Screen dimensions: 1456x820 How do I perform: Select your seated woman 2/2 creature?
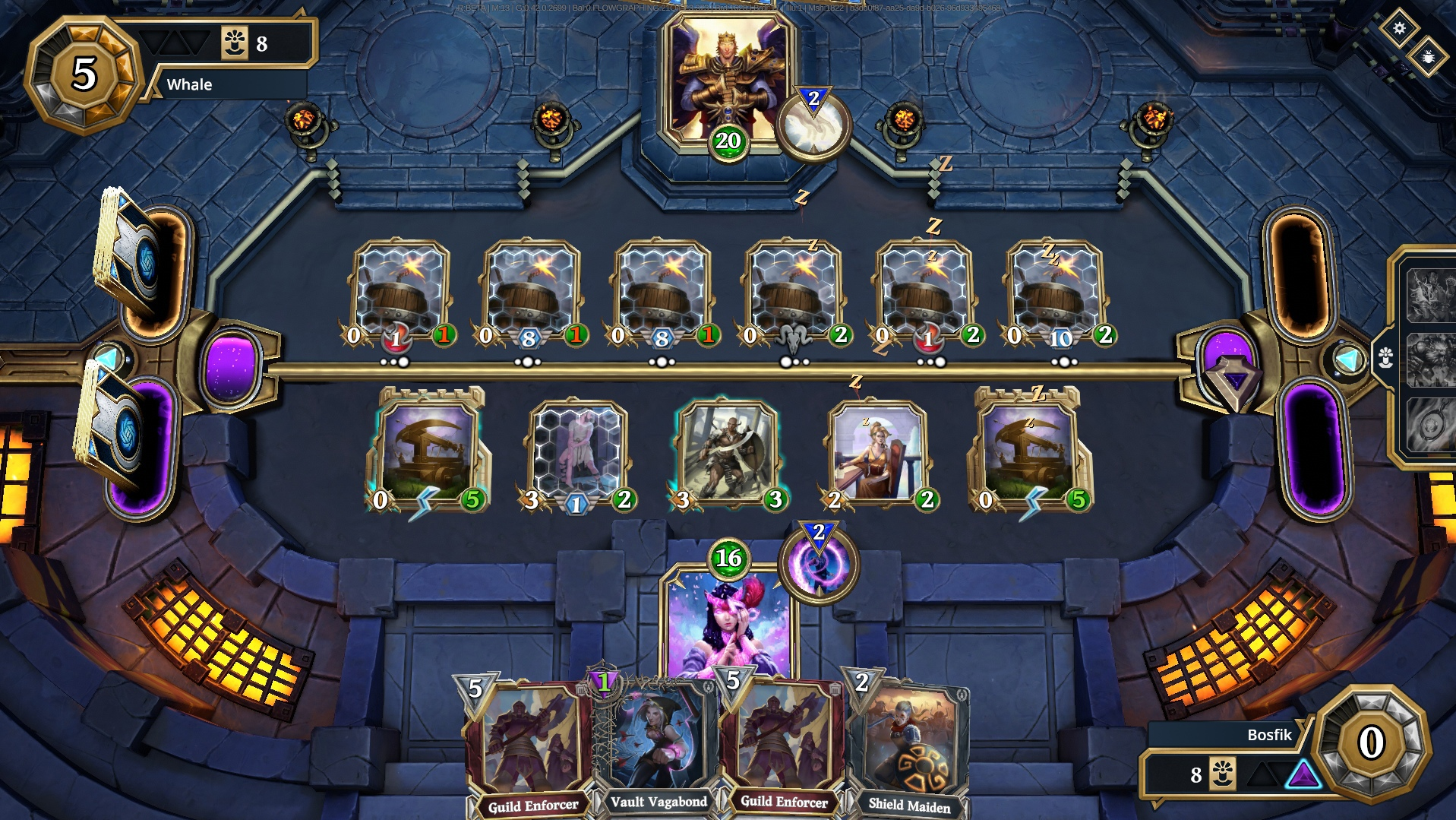pos(879,455)
